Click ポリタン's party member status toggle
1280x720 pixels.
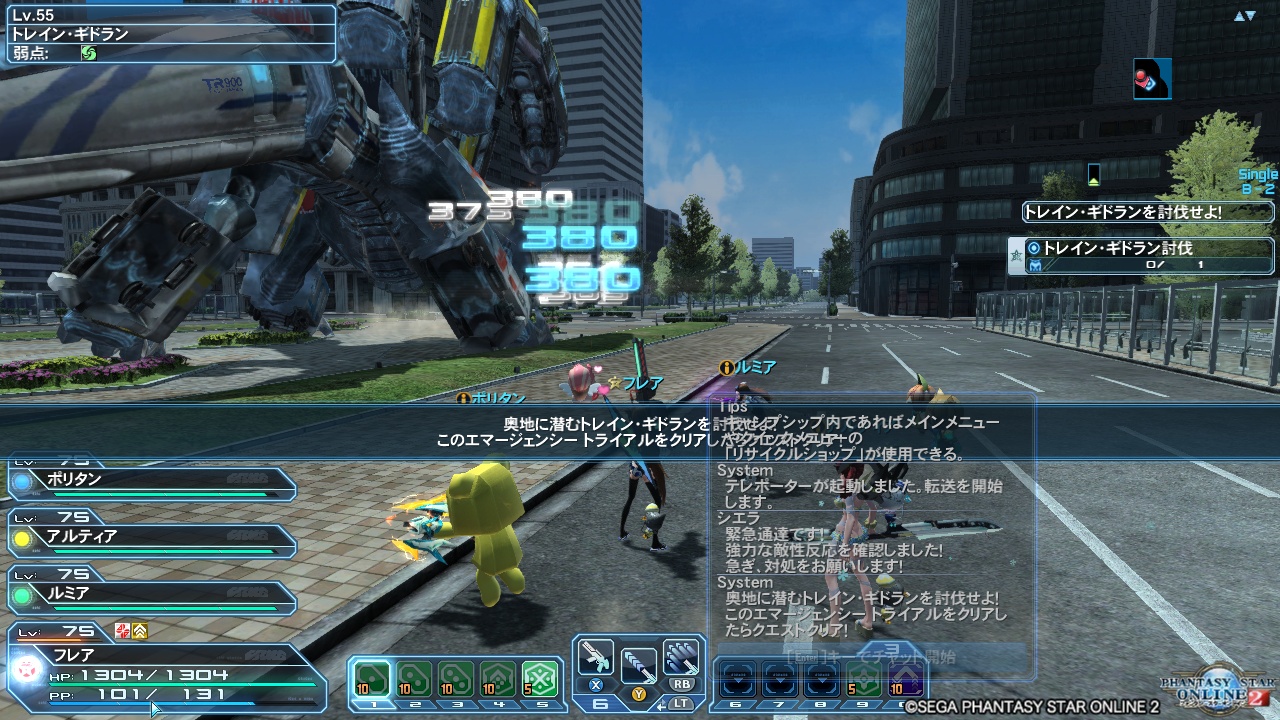pos(23,482)
